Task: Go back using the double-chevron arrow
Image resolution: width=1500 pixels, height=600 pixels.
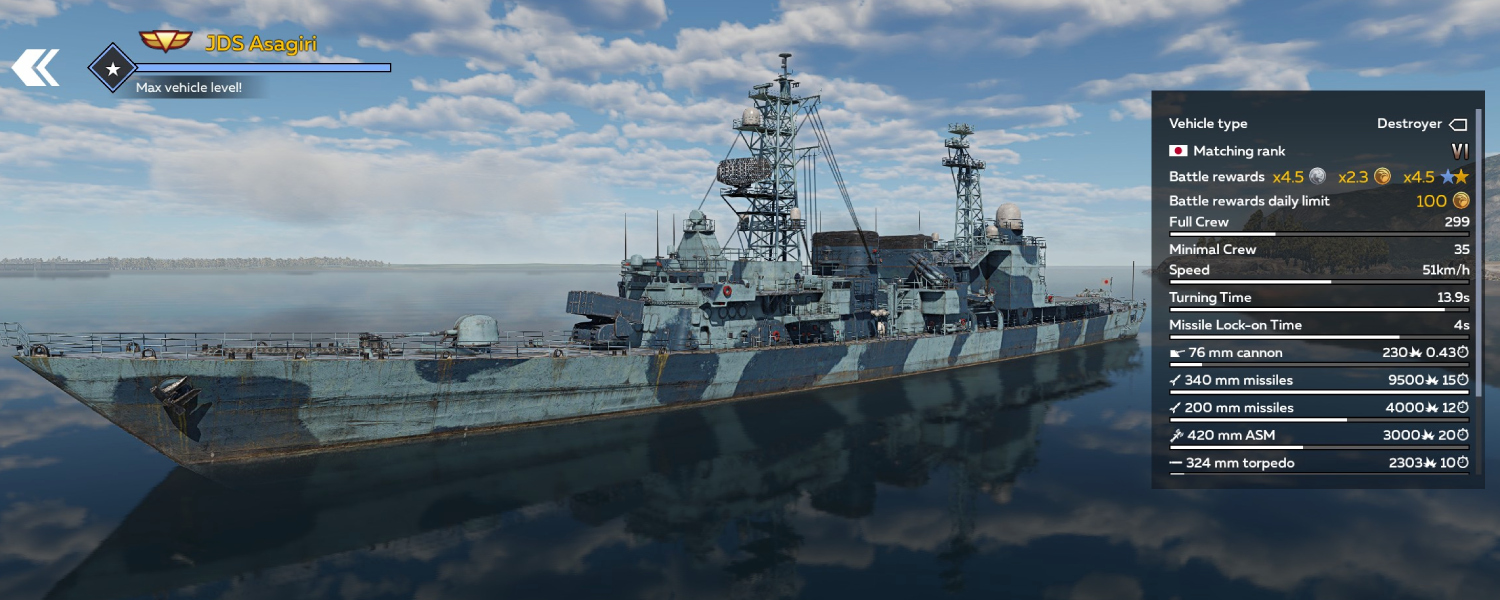Action: 35,68
